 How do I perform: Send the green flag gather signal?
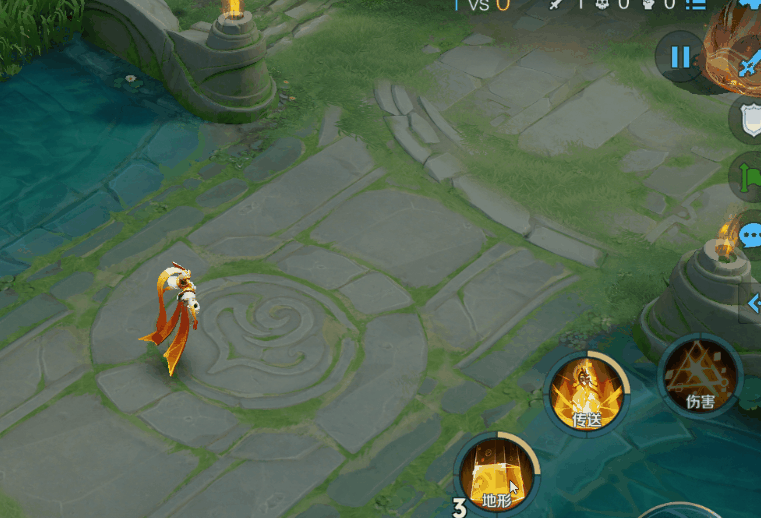748,177
